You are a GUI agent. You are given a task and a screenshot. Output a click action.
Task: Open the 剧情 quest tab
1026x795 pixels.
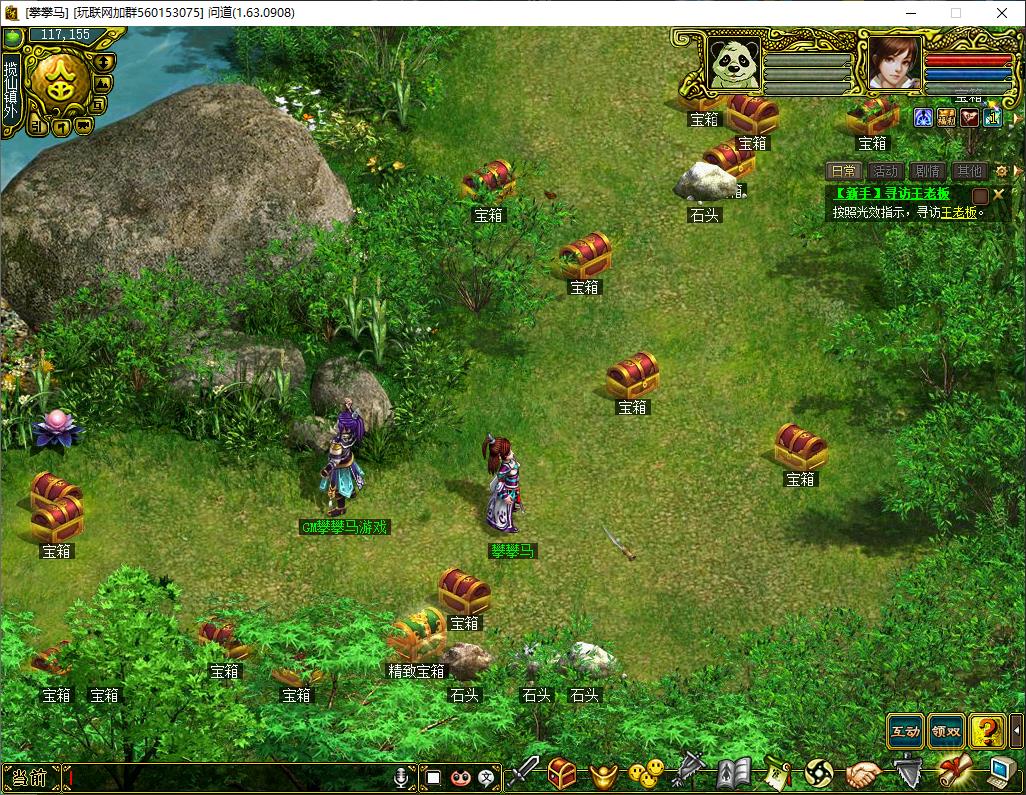point(927,171)
